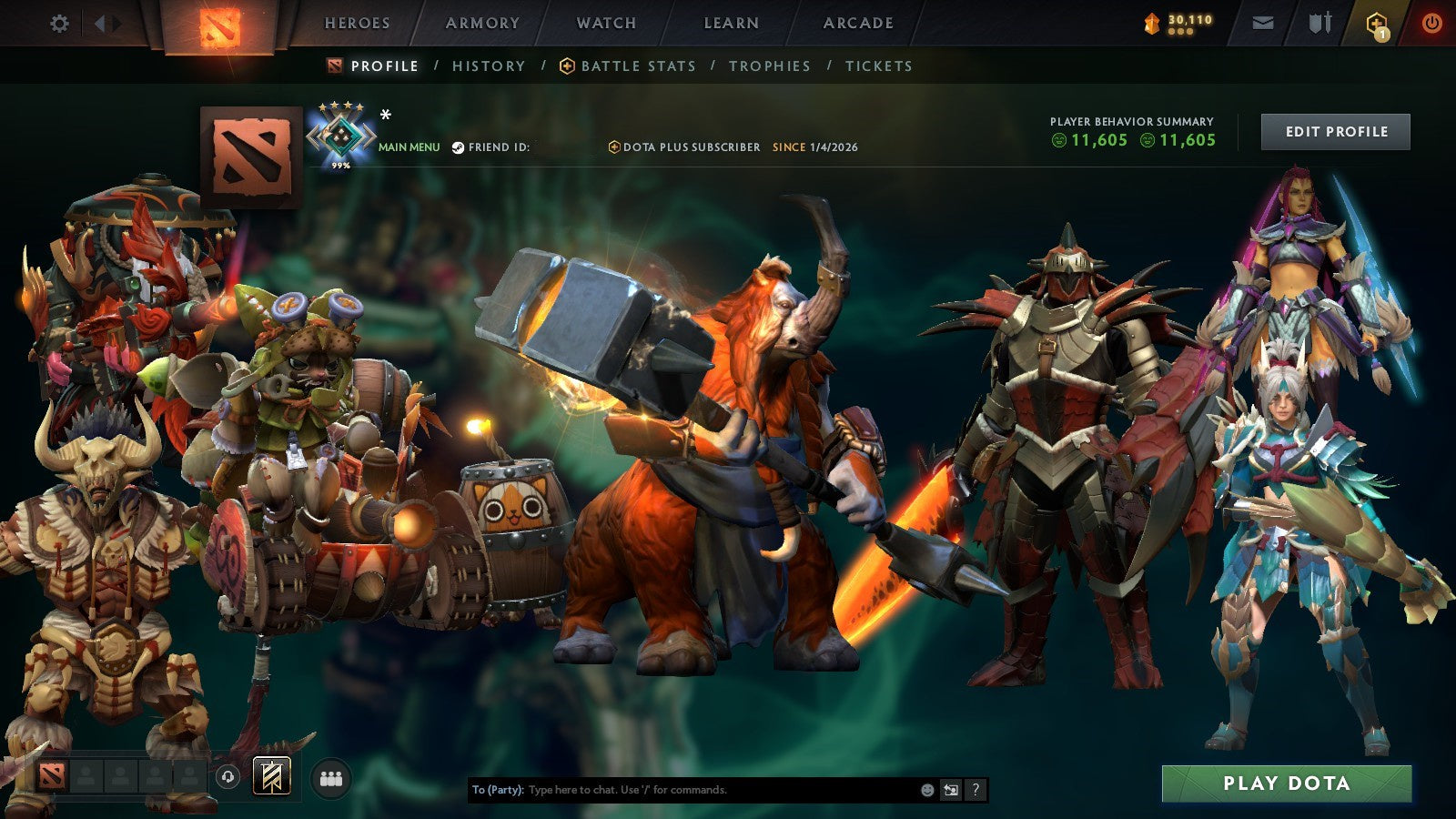Open the mail inbox icon

click(1263, 23)
